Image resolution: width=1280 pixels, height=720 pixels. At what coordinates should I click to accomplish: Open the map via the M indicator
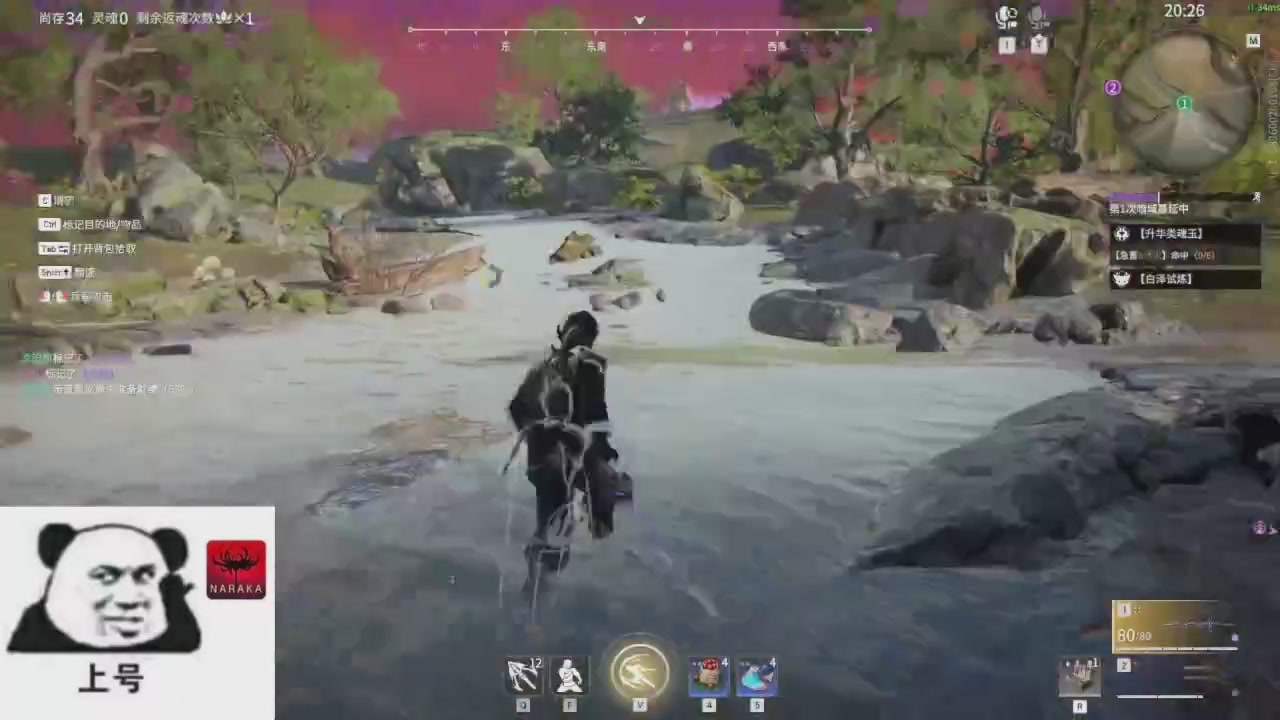pyautogui.click(x=1253, y=41)
